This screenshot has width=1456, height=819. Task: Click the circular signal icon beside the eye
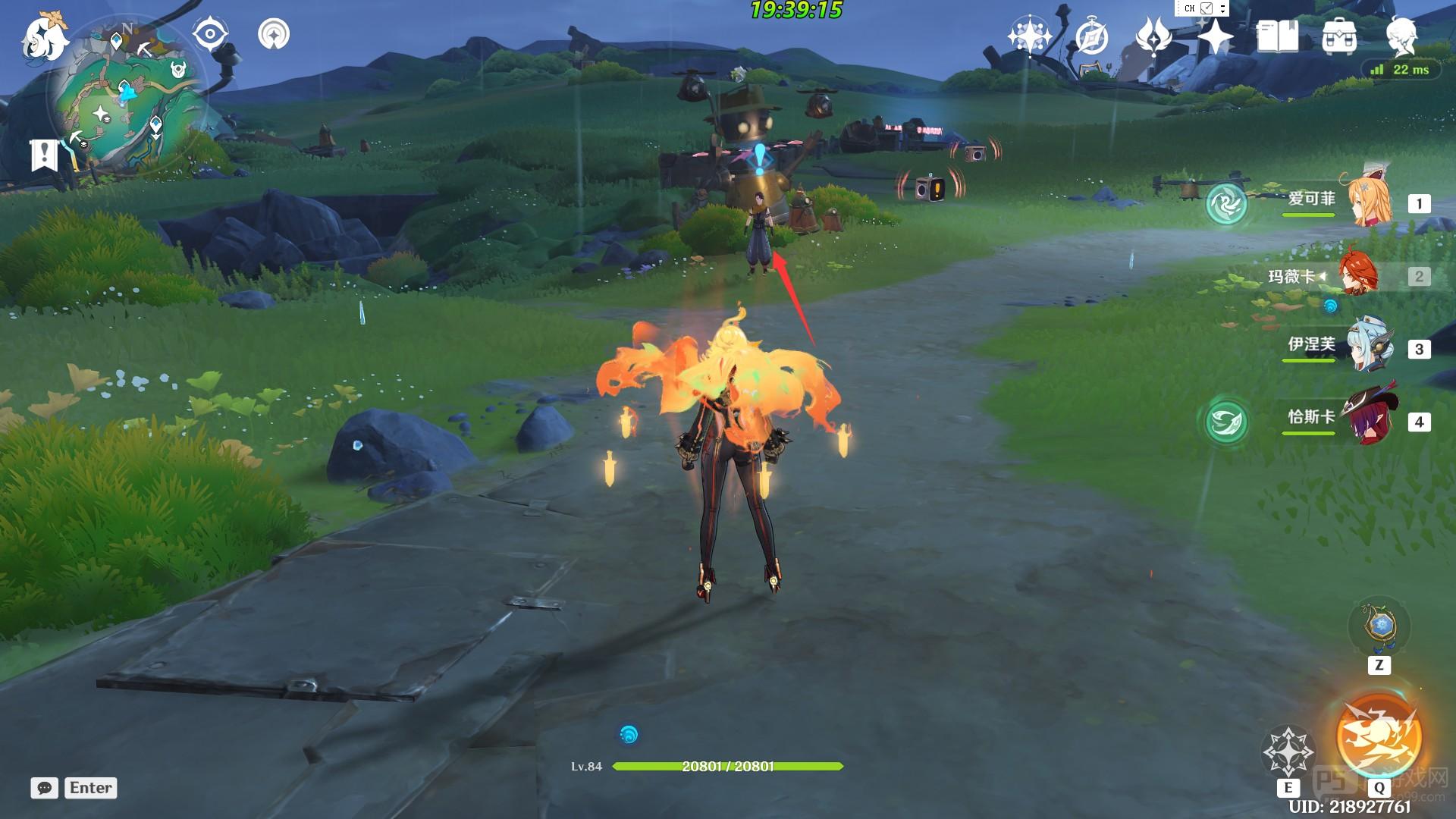pos(274,34)
